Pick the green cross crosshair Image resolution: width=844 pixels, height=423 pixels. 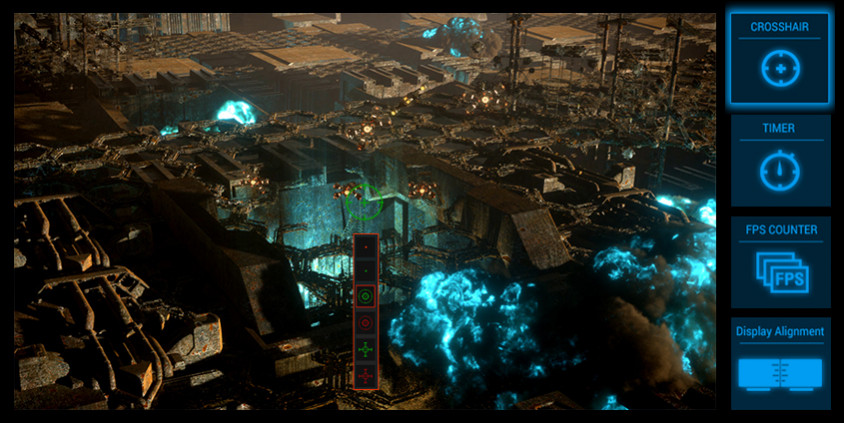(366, 349)
